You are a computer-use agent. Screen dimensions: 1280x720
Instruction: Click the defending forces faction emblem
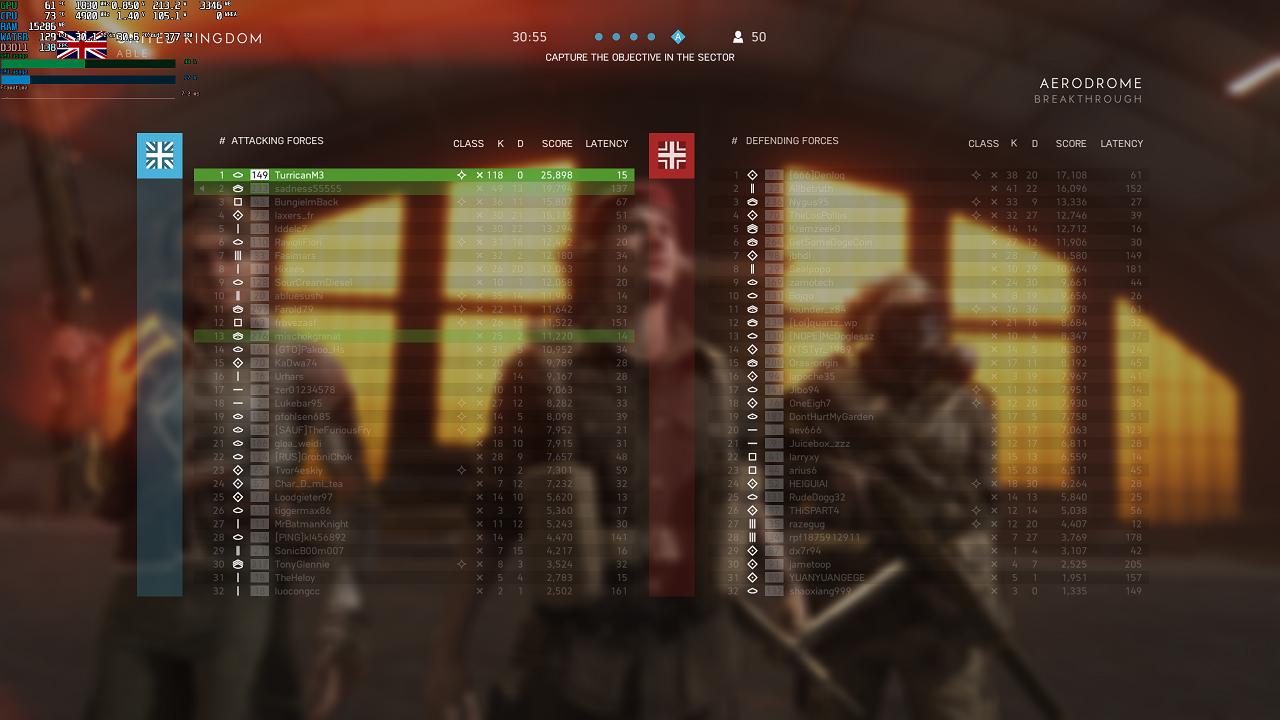[671, 155]
